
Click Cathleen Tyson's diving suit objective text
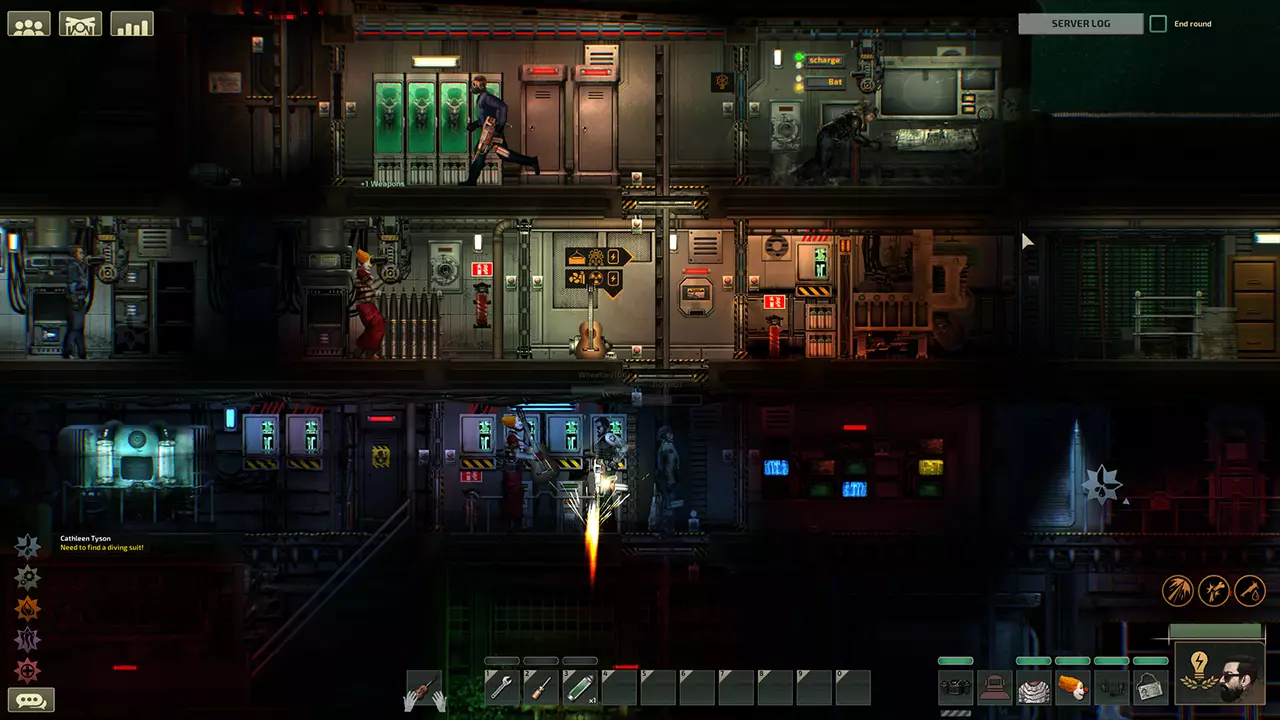[100, 547]
